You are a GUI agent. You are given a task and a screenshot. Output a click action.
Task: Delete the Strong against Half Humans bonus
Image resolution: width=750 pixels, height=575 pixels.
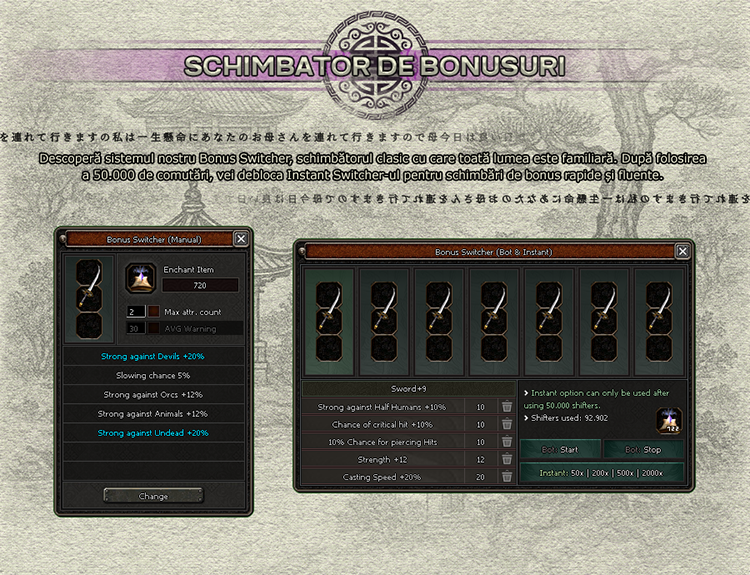[507, 407]
